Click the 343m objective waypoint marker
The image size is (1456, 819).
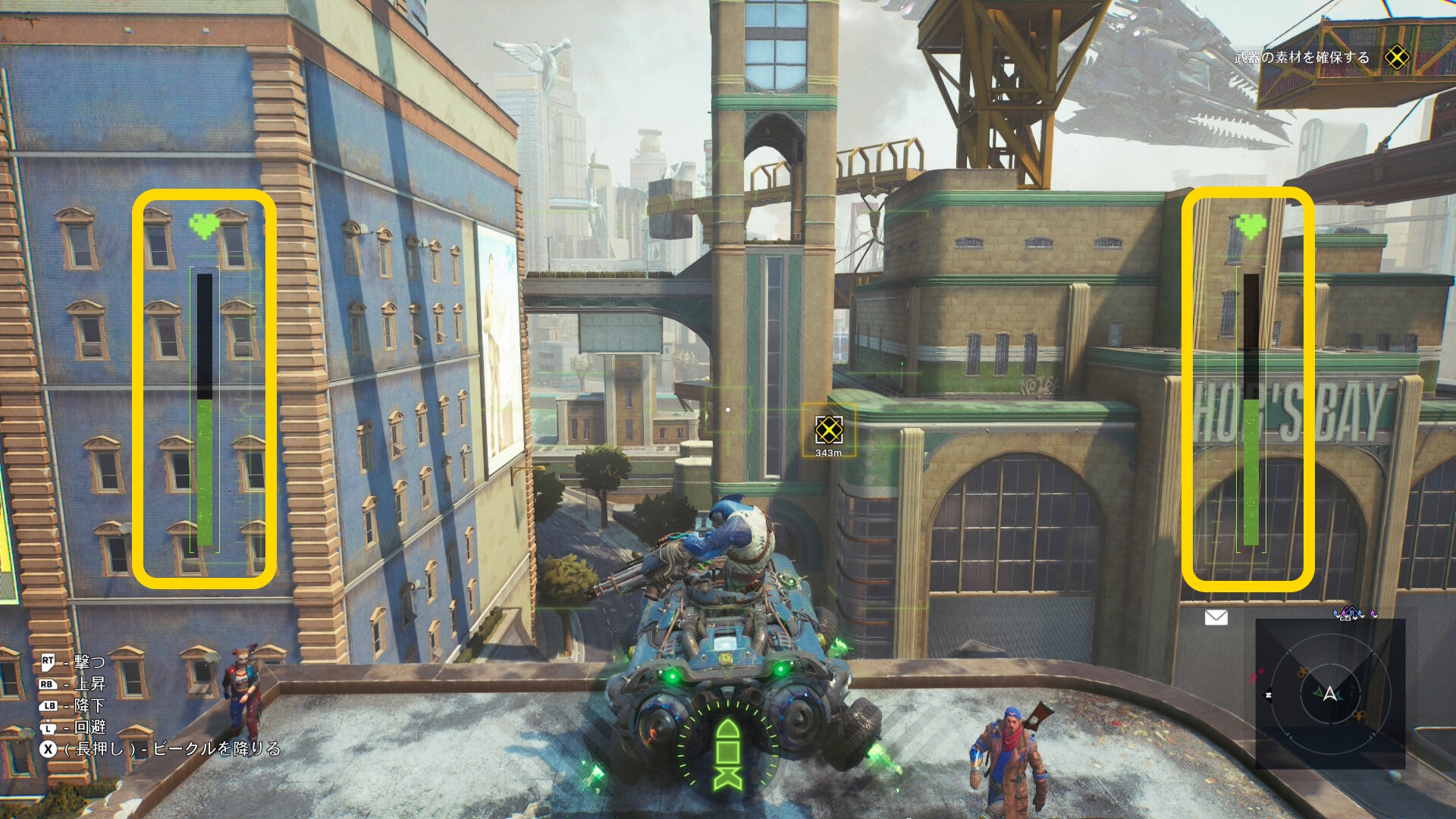[x=828, y=431]
